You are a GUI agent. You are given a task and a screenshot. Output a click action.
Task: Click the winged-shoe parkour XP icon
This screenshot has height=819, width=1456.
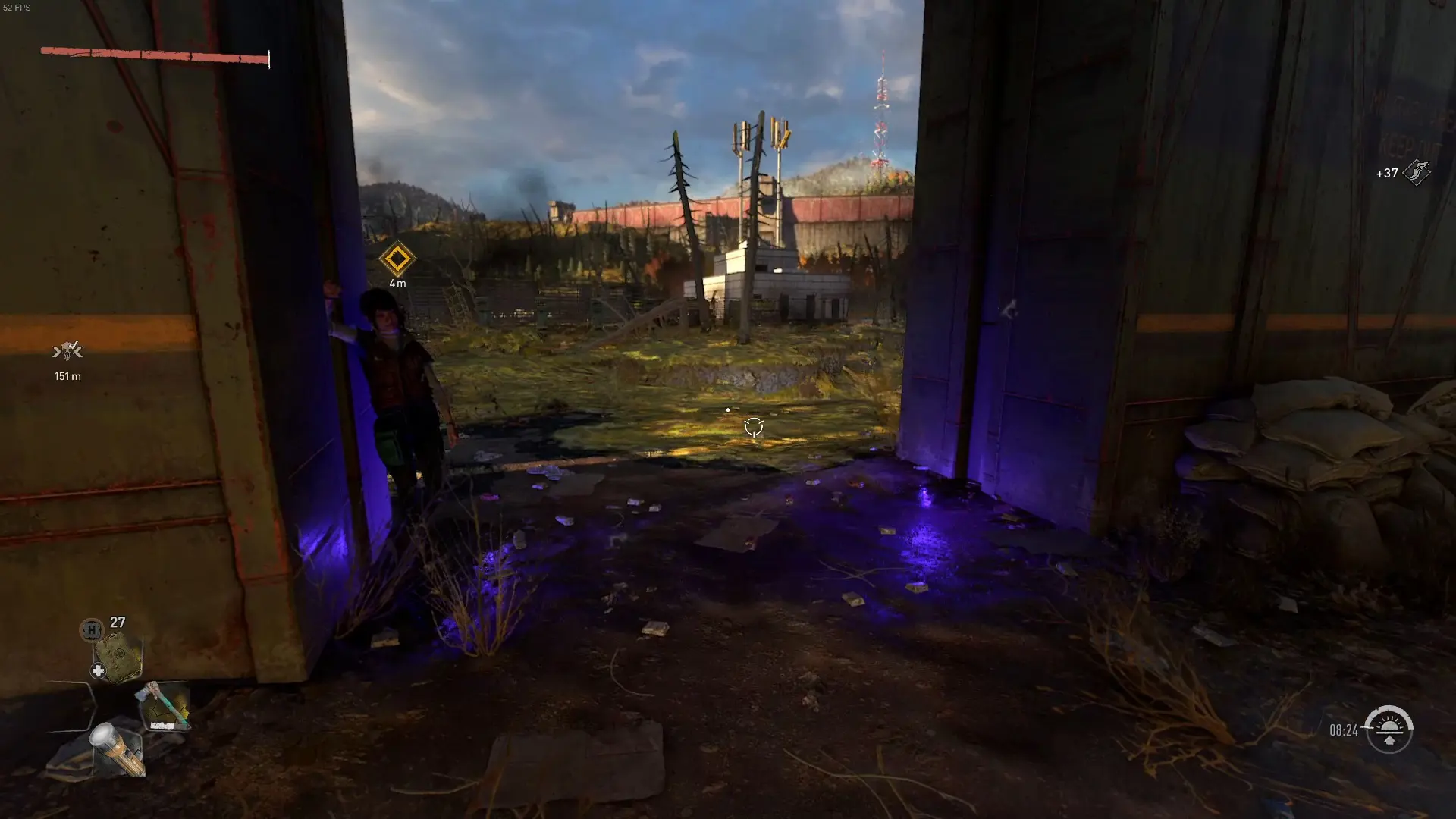tap(1417, 171)
